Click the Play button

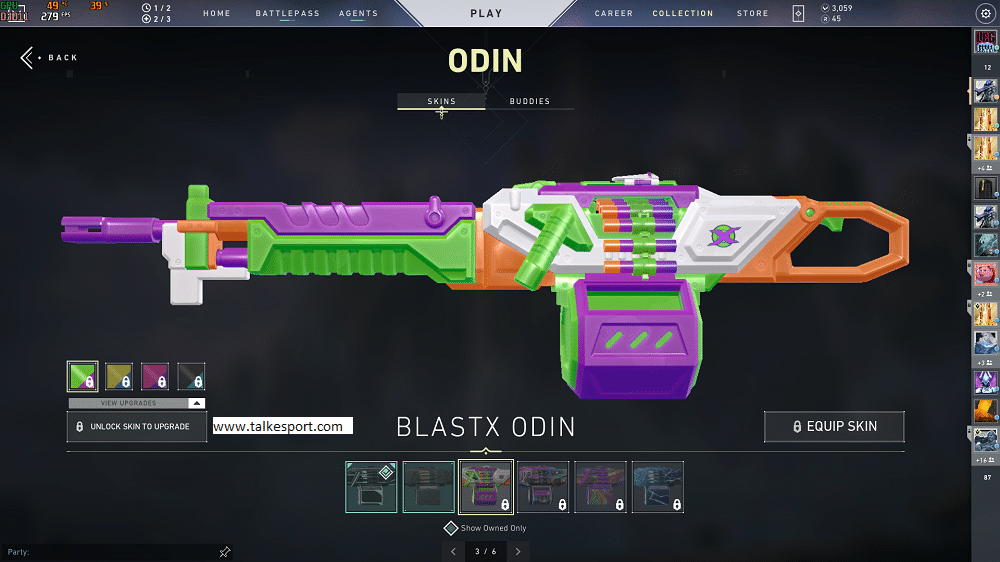coord(486,14)
